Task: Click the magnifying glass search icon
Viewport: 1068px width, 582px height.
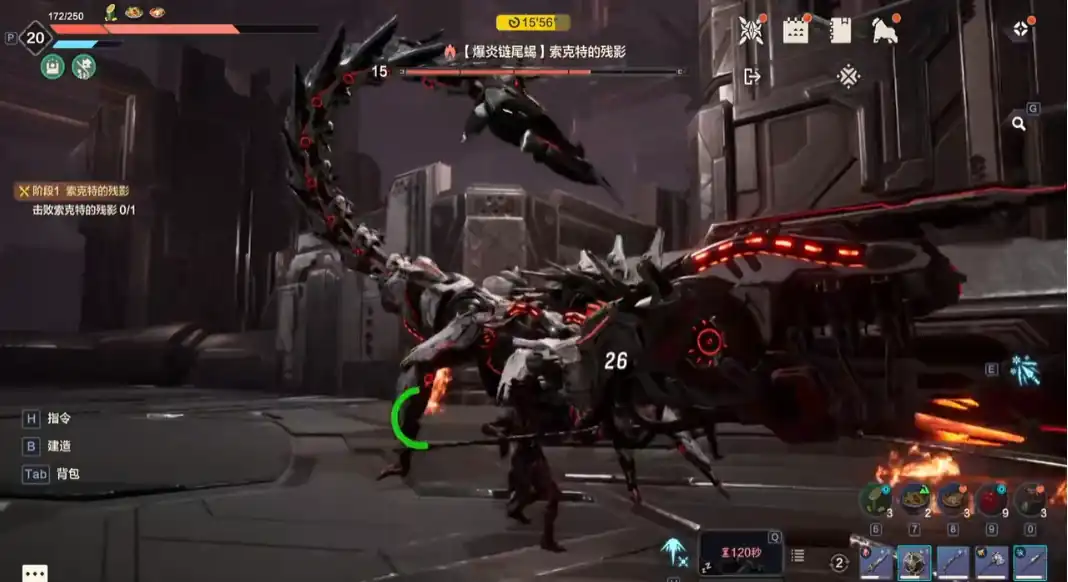Action: point(1018,123)
